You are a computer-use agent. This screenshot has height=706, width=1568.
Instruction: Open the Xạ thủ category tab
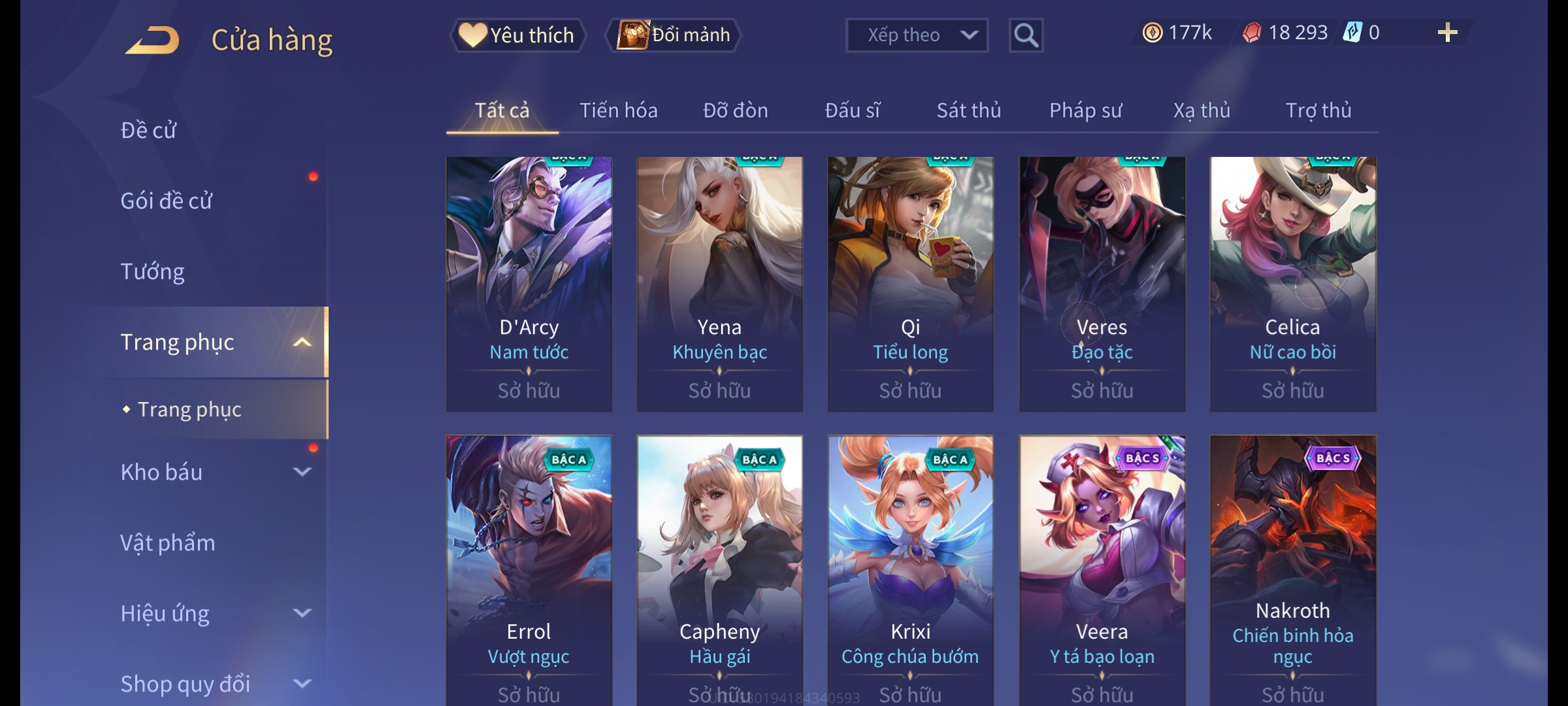(1201, 110)
